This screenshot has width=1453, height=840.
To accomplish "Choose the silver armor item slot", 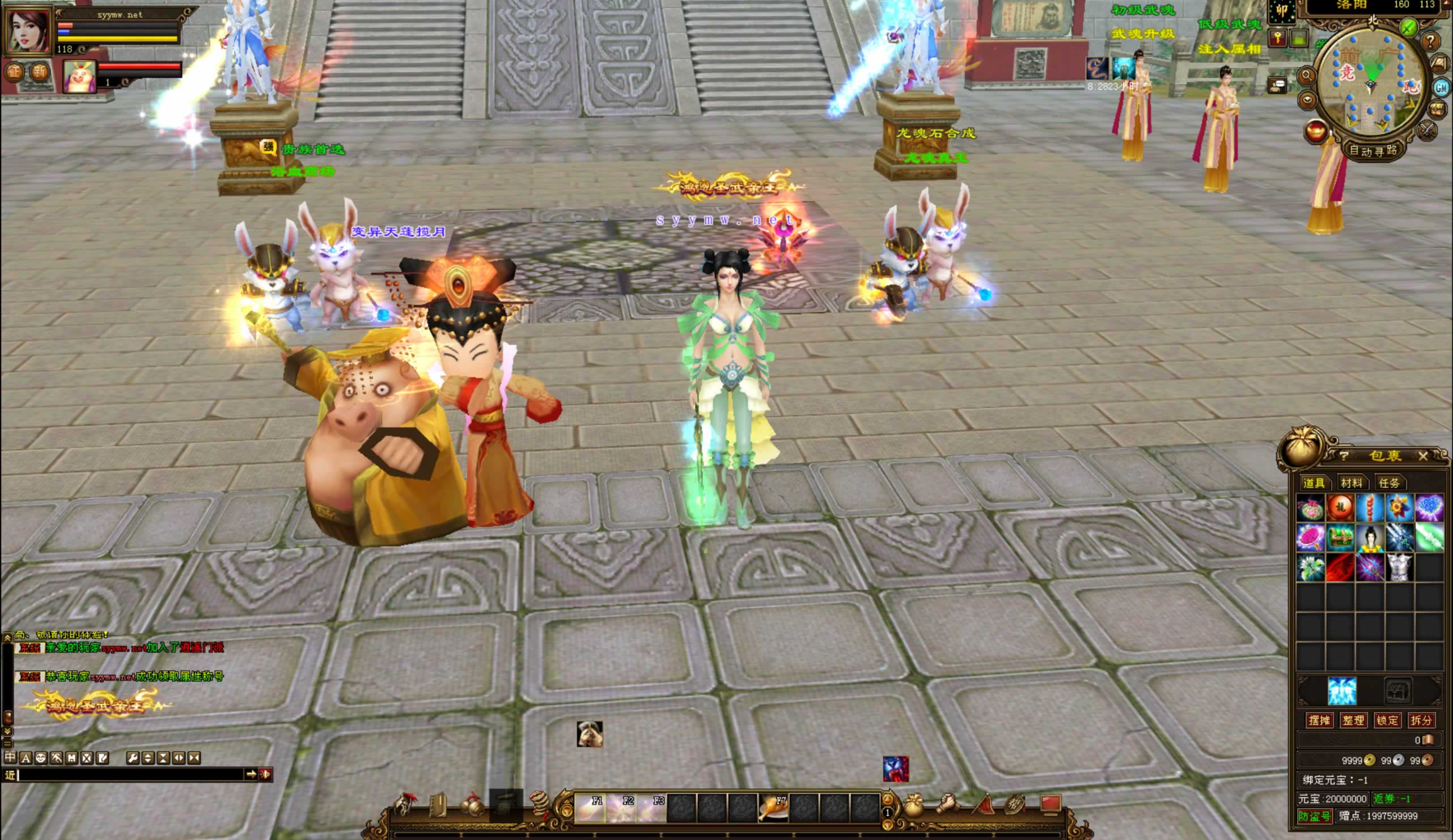I will (x=1399, y=567).
